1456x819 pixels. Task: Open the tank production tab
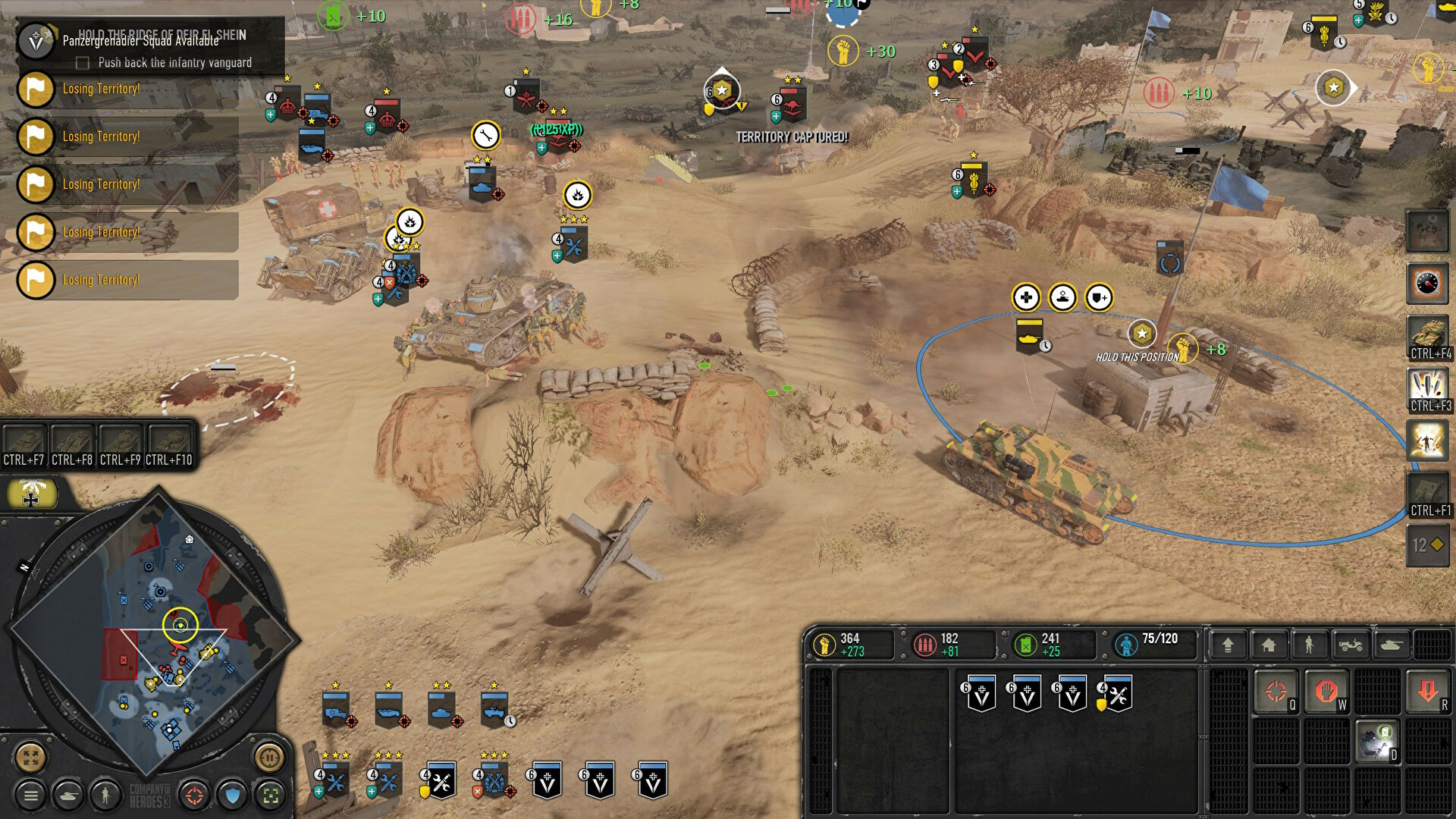[1392, 645]
